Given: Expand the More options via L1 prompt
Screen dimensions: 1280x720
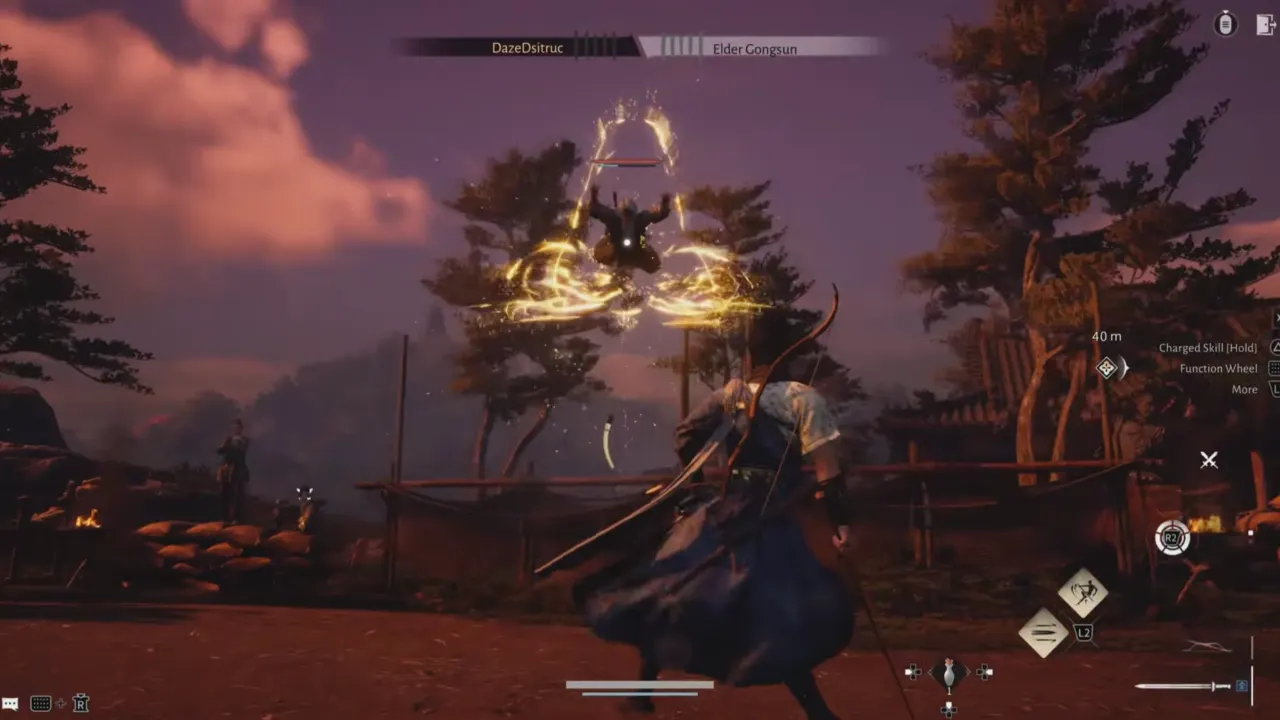Looking at the screenshot, I should click(1246, 389).
